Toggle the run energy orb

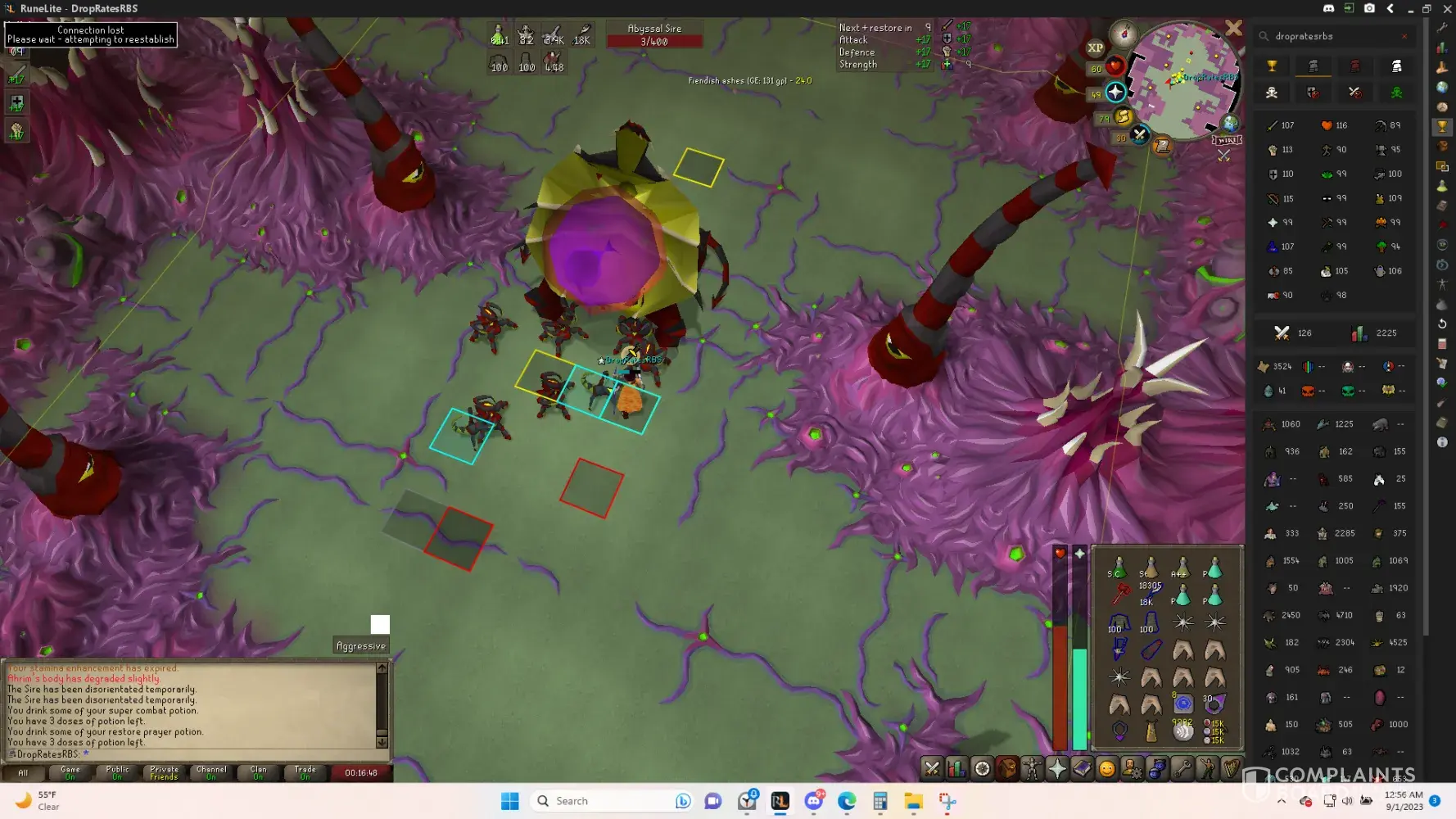coord(1124,116)
